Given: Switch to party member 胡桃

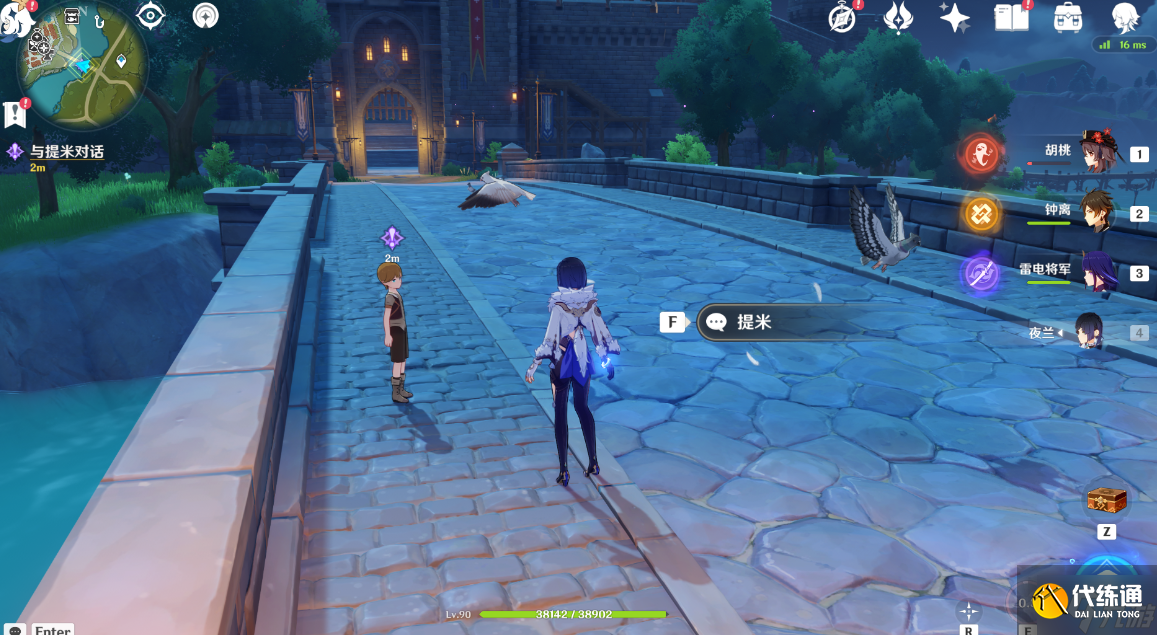Looking at the screenshot, I should (x=1097, y=153).
